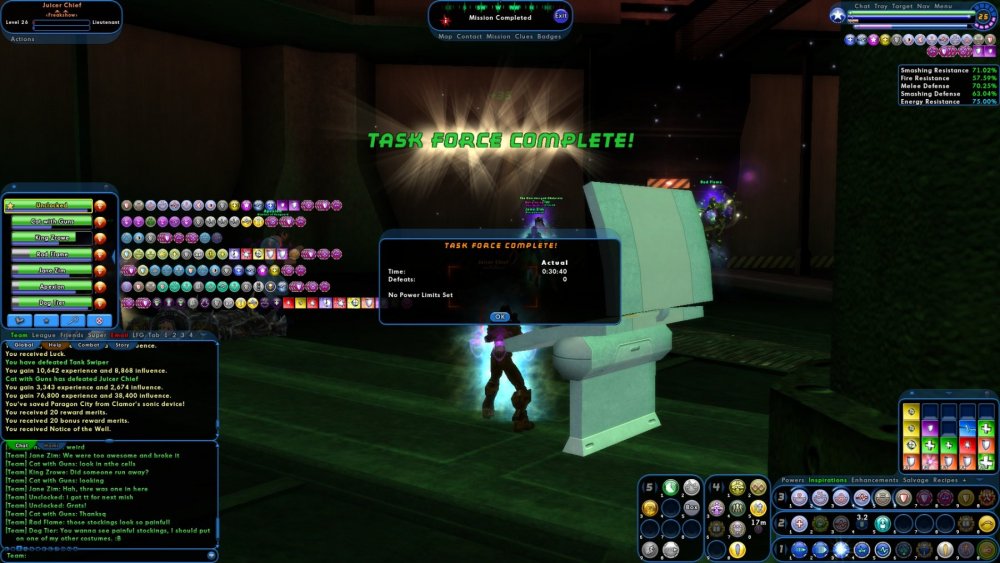The height and width of the screenshot is (563, 1000).
Task: Switch to the League tab
Action: (43, 335)
